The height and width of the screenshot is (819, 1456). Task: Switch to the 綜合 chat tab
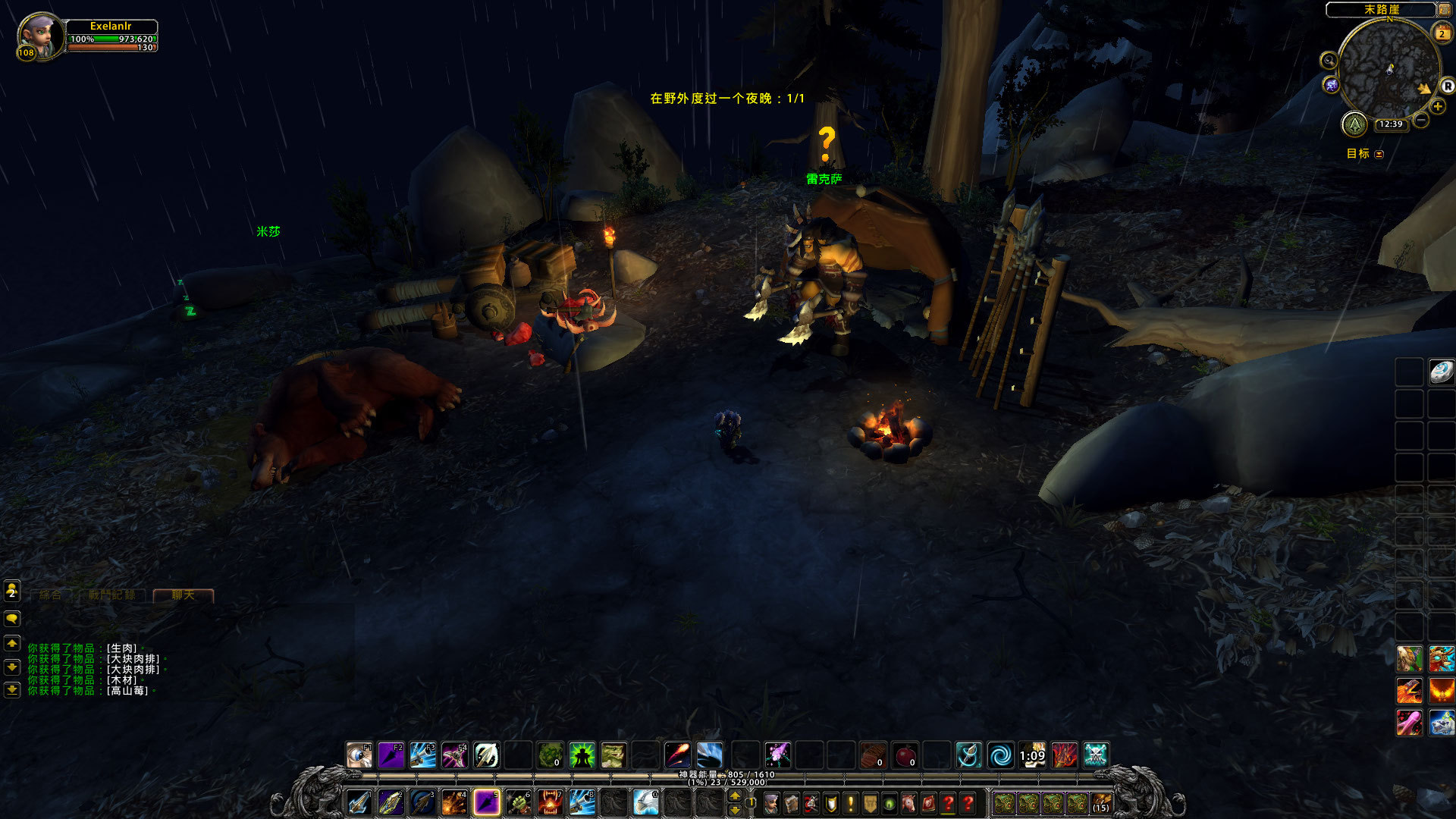tap(50, 595)
